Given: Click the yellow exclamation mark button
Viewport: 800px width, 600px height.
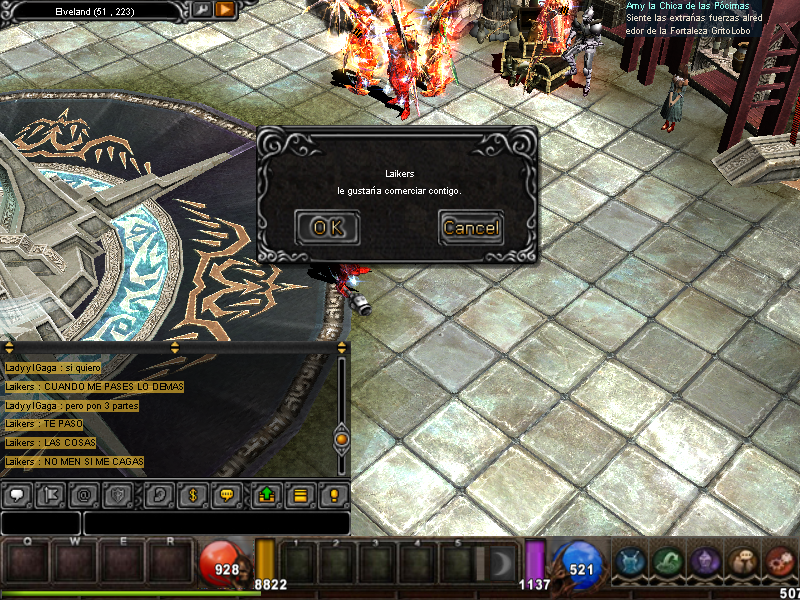Looking at the screenshot, I should click(334, 494).
